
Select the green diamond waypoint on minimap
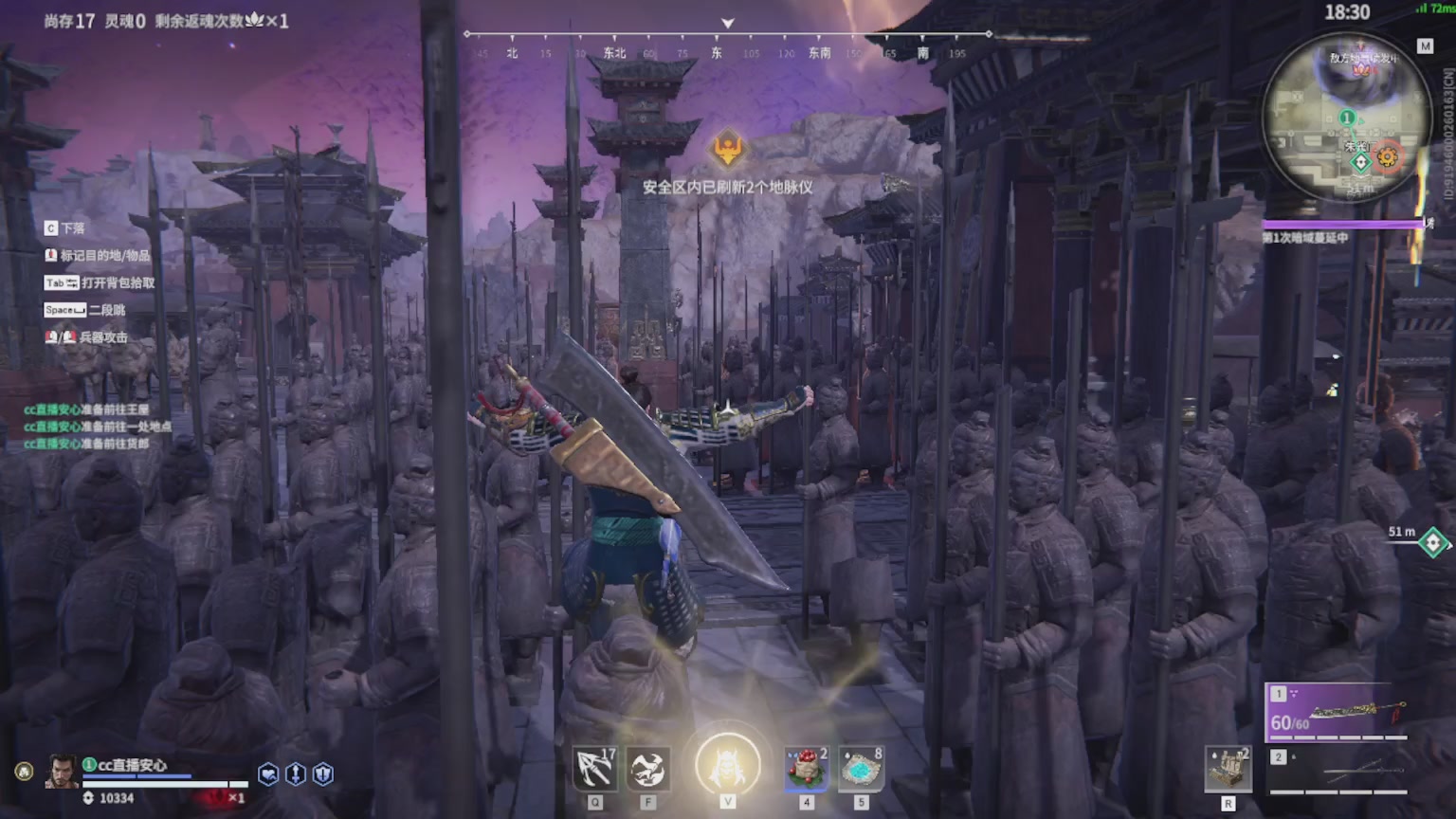(1360, 162)
